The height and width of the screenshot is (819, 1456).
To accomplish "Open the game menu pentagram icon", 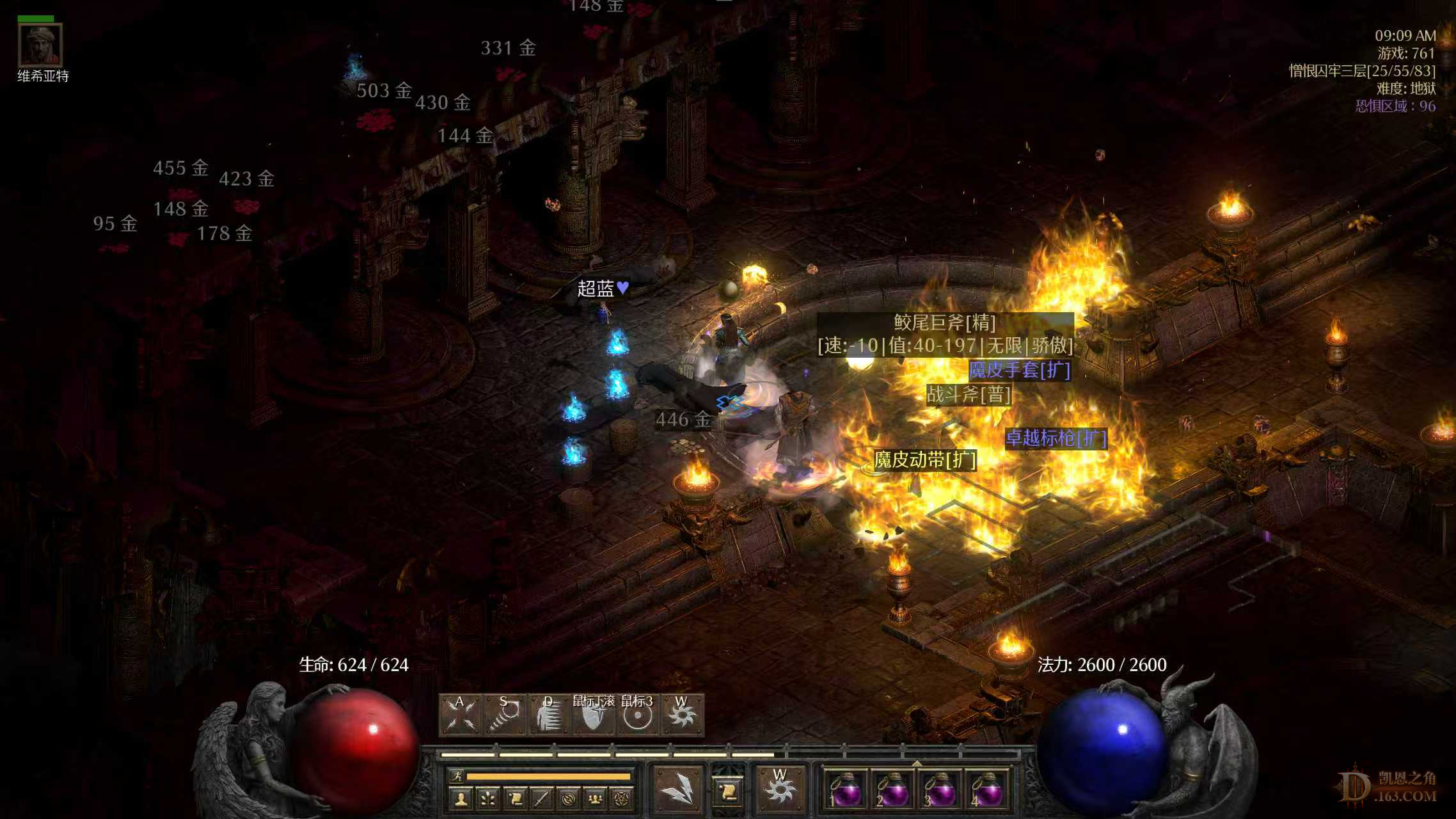I will click(622, 799).
